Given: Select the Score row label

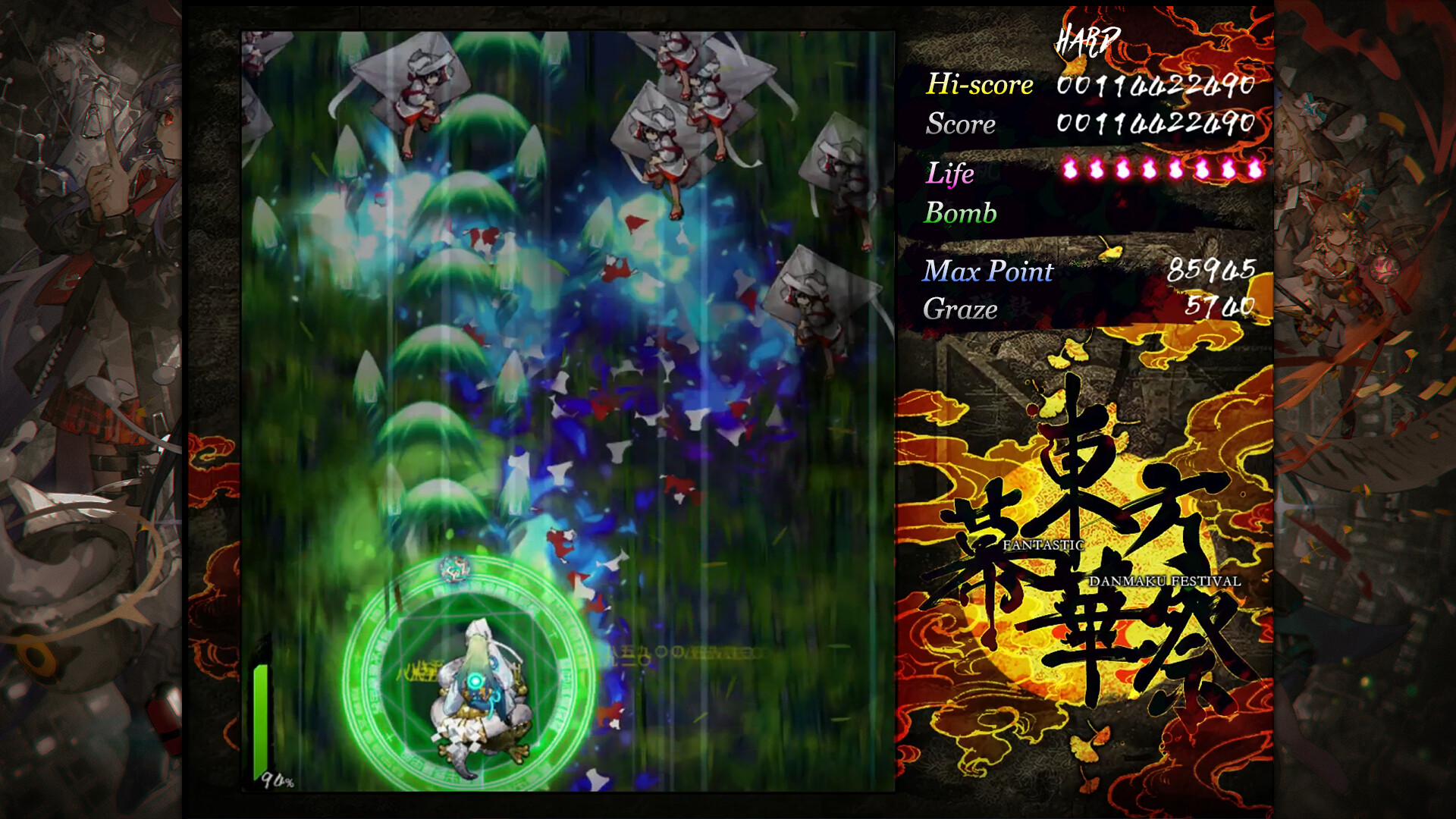Looking at the screenshot, I should 960,124.
